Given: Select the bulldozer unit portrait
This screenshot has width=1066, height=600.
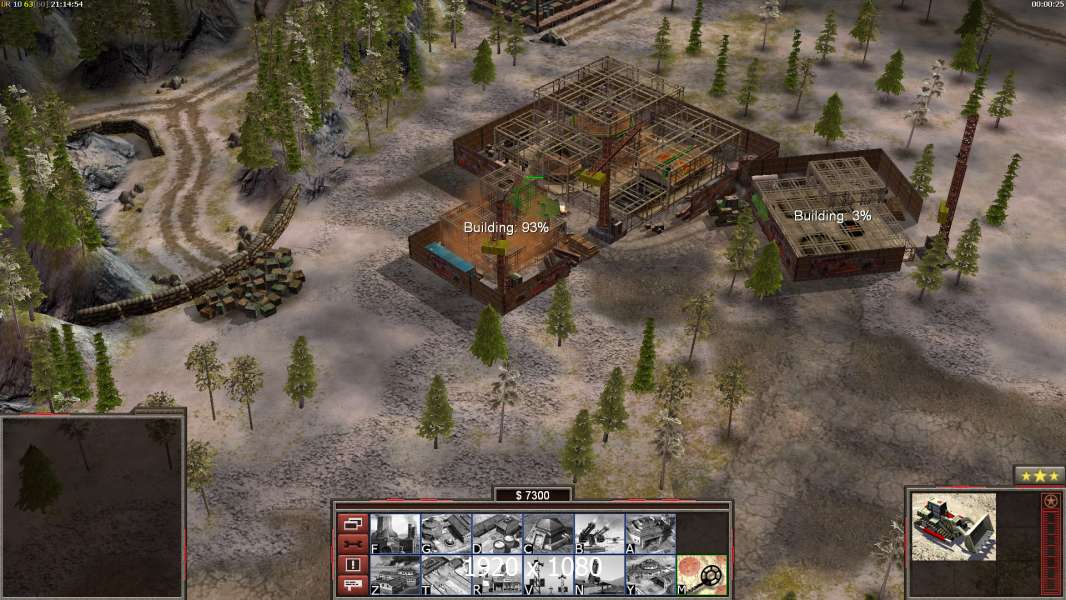Looking at the screenshot, I should click(953, 527).
